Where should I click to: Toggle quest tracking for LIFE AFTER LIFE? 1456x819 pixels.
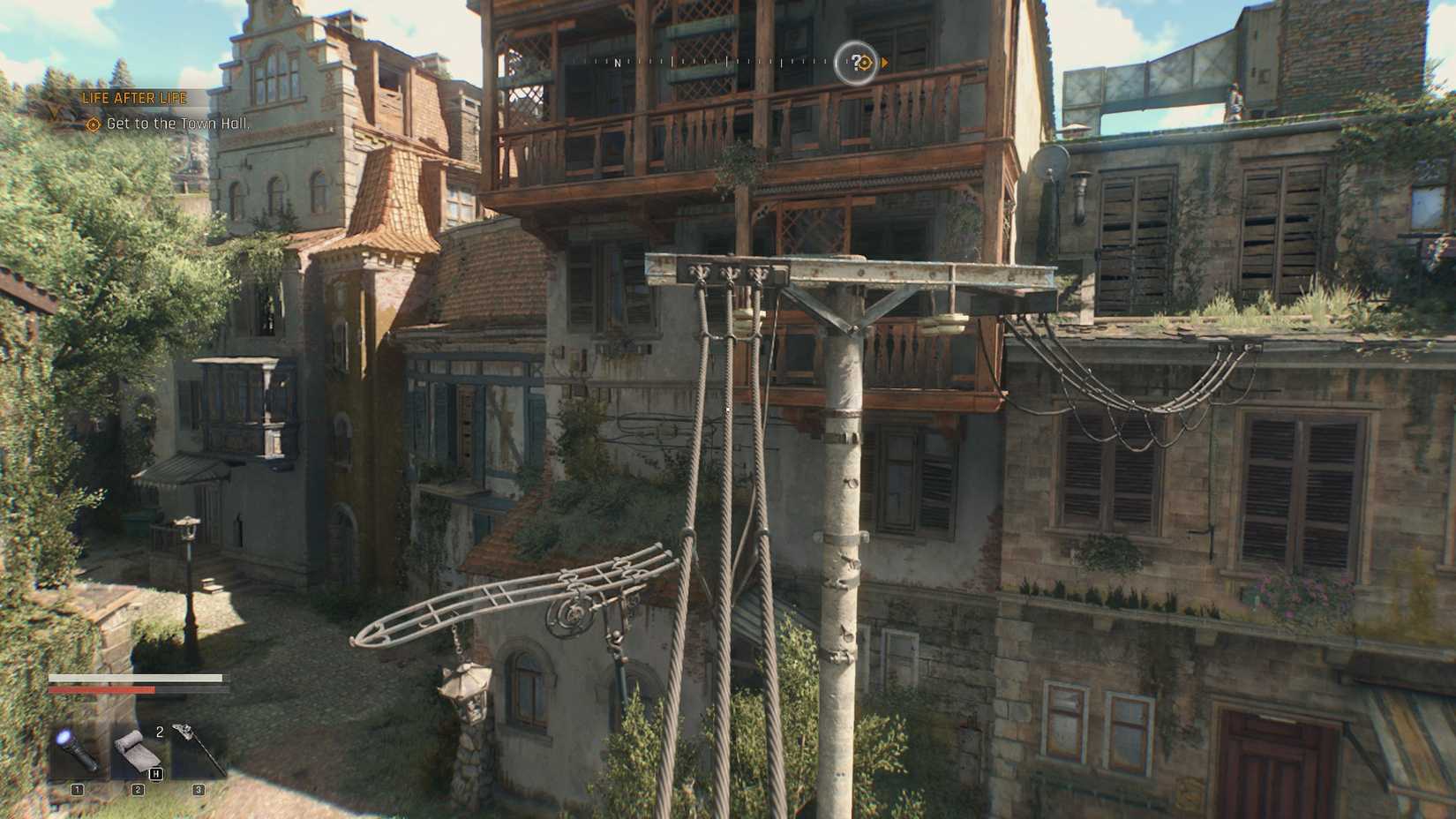point(133,98)
